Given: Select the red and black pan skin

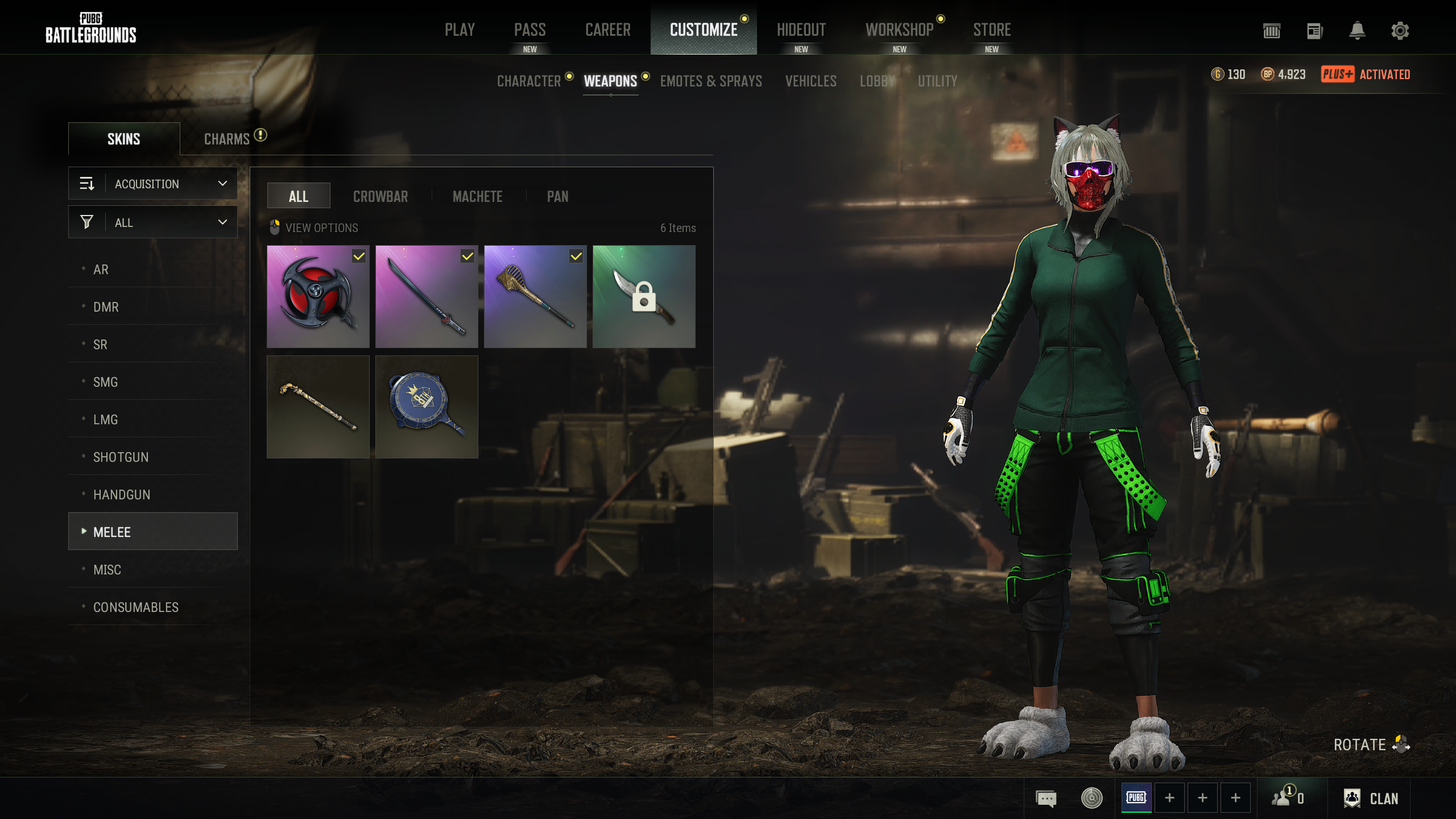Looking at the screenshot, I should tap(318, 297).
